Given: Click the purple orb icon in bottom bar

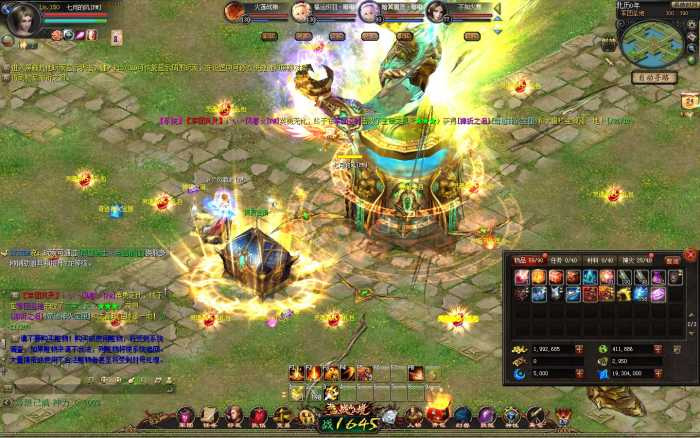Looking at the screenshot, I should click(x=486, y=415).
